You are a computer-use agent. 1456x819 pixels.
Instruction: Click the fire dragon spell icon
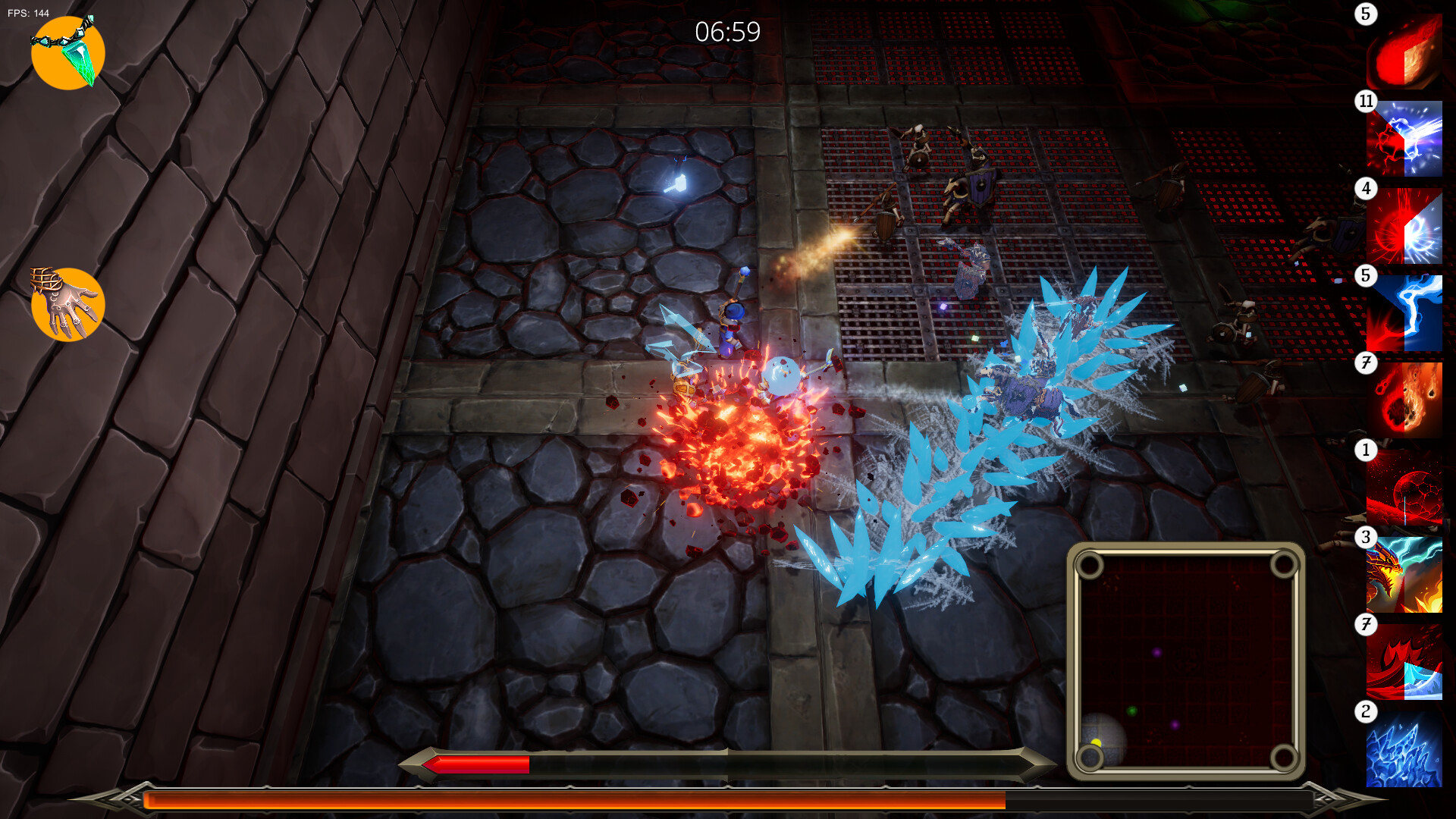[1407, 576]
